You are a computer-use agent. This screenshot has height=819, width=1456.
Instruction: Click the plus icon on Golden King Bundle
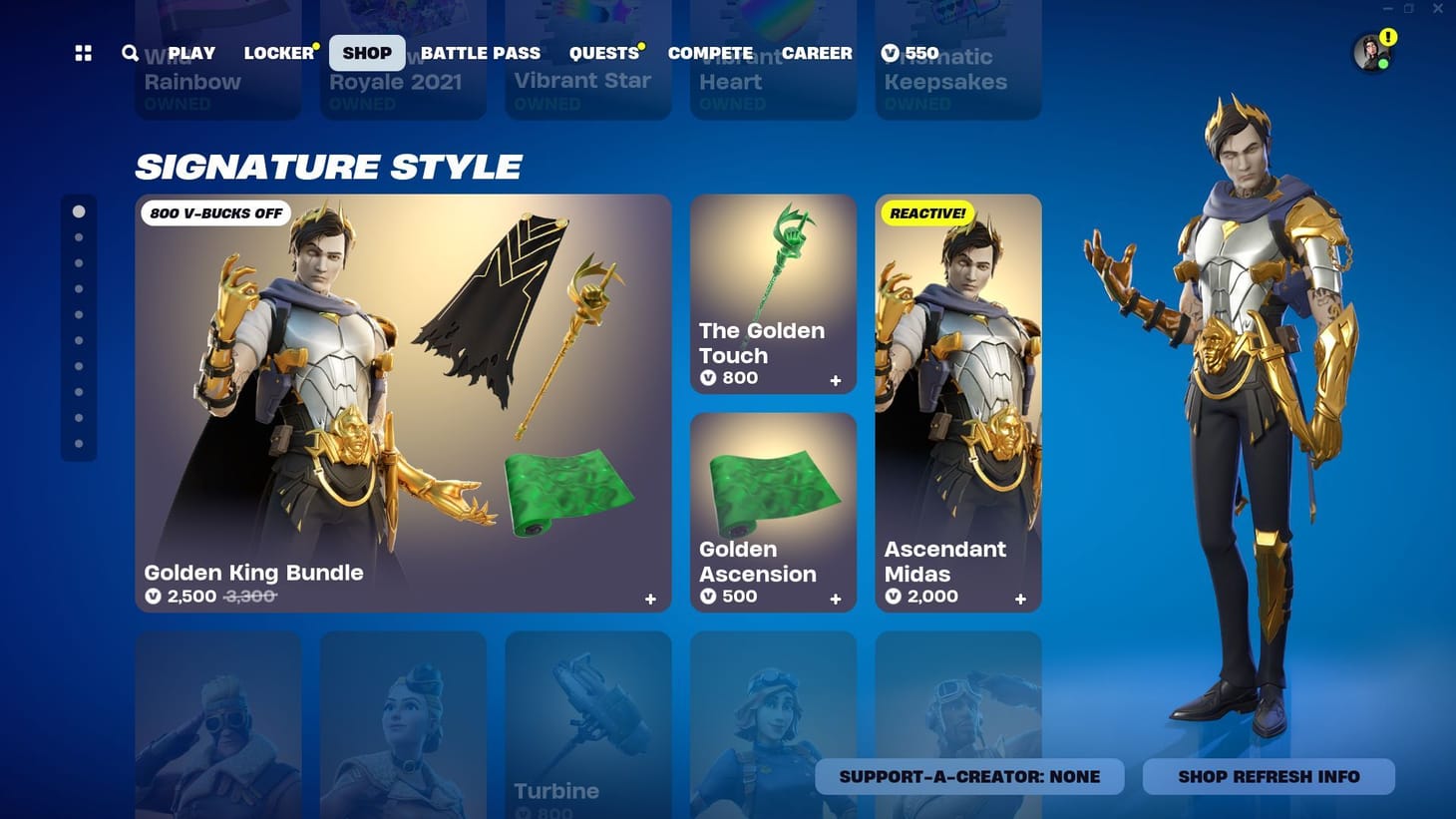click(x=650, y=599)
